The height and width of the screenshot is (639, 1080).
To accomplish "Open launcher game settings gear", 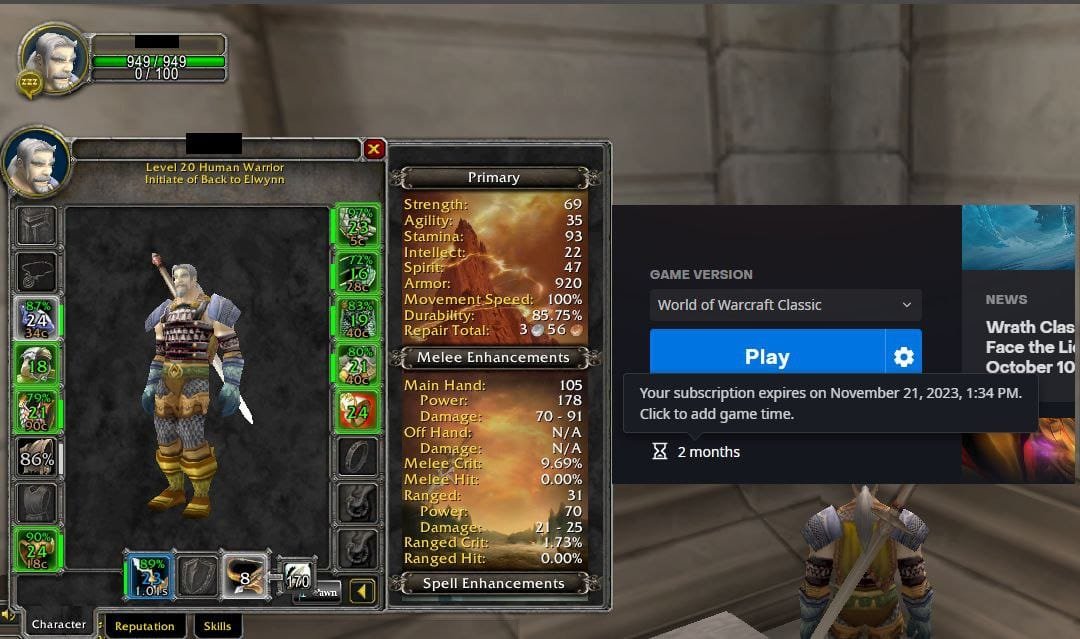I will [904, 357].
